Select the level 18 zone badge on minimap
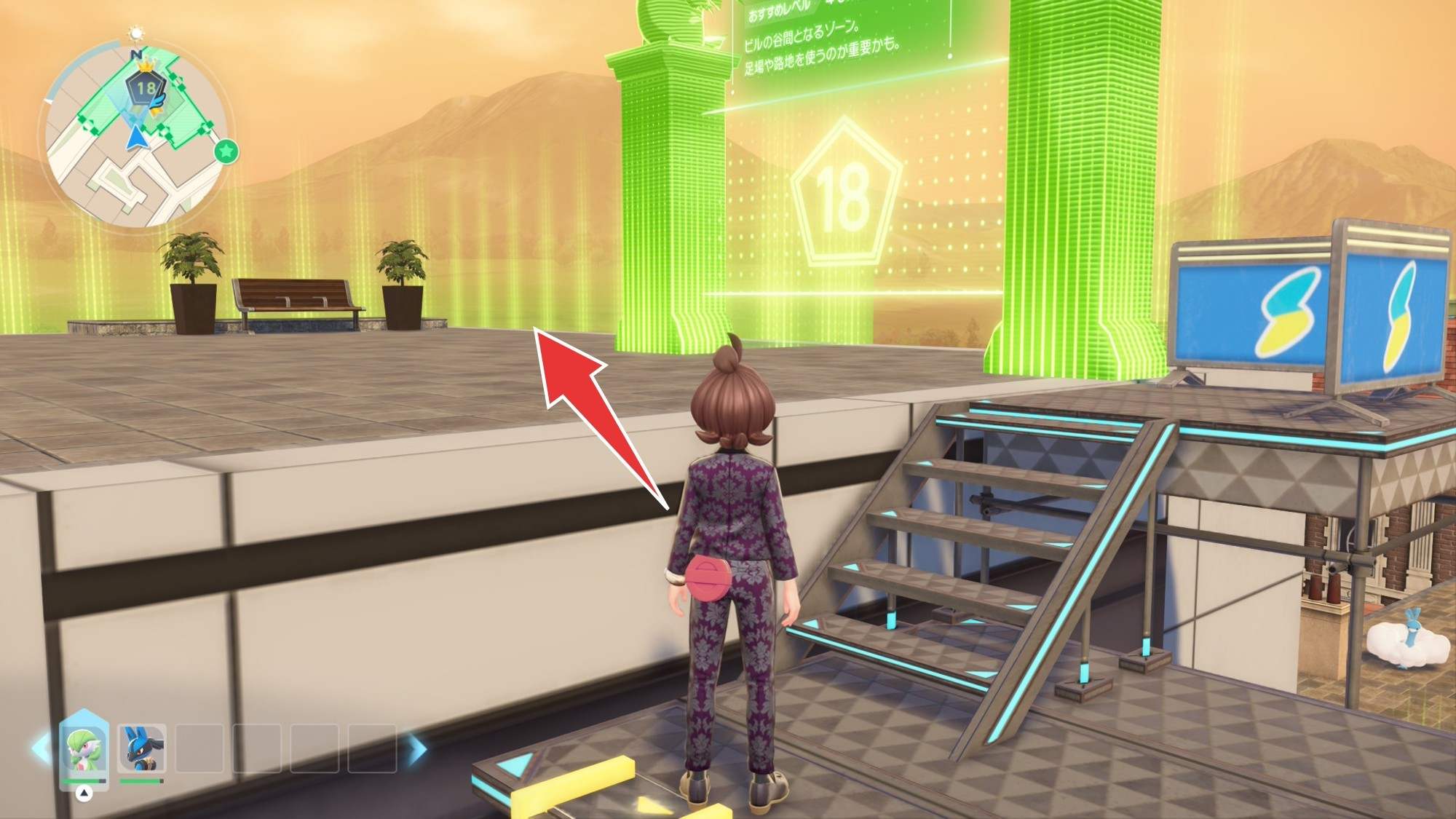Image resolution: width=1456 pixels, height=819 pixels. click(x=146, y=89)
